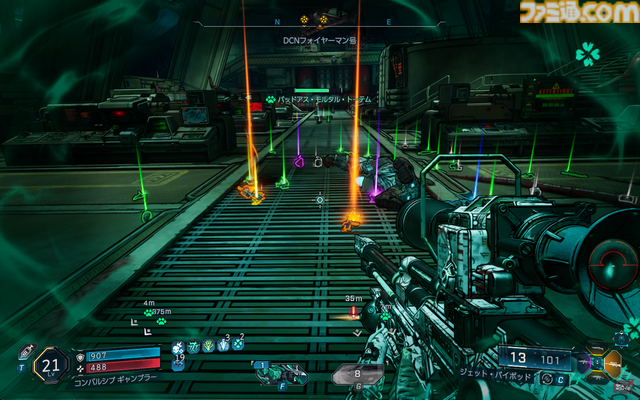Click the compass bar heading strip
Image resolution: width=640 pixels, height=400 pixels.
pyautogui.click(x=319, y=19)
